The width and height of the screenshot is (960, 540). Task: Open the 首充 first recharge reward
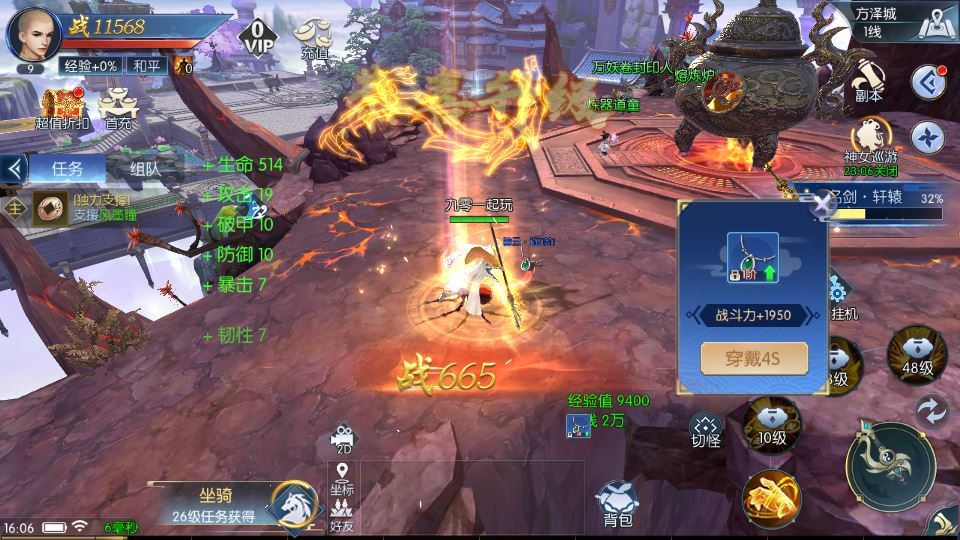click(118, 108)
